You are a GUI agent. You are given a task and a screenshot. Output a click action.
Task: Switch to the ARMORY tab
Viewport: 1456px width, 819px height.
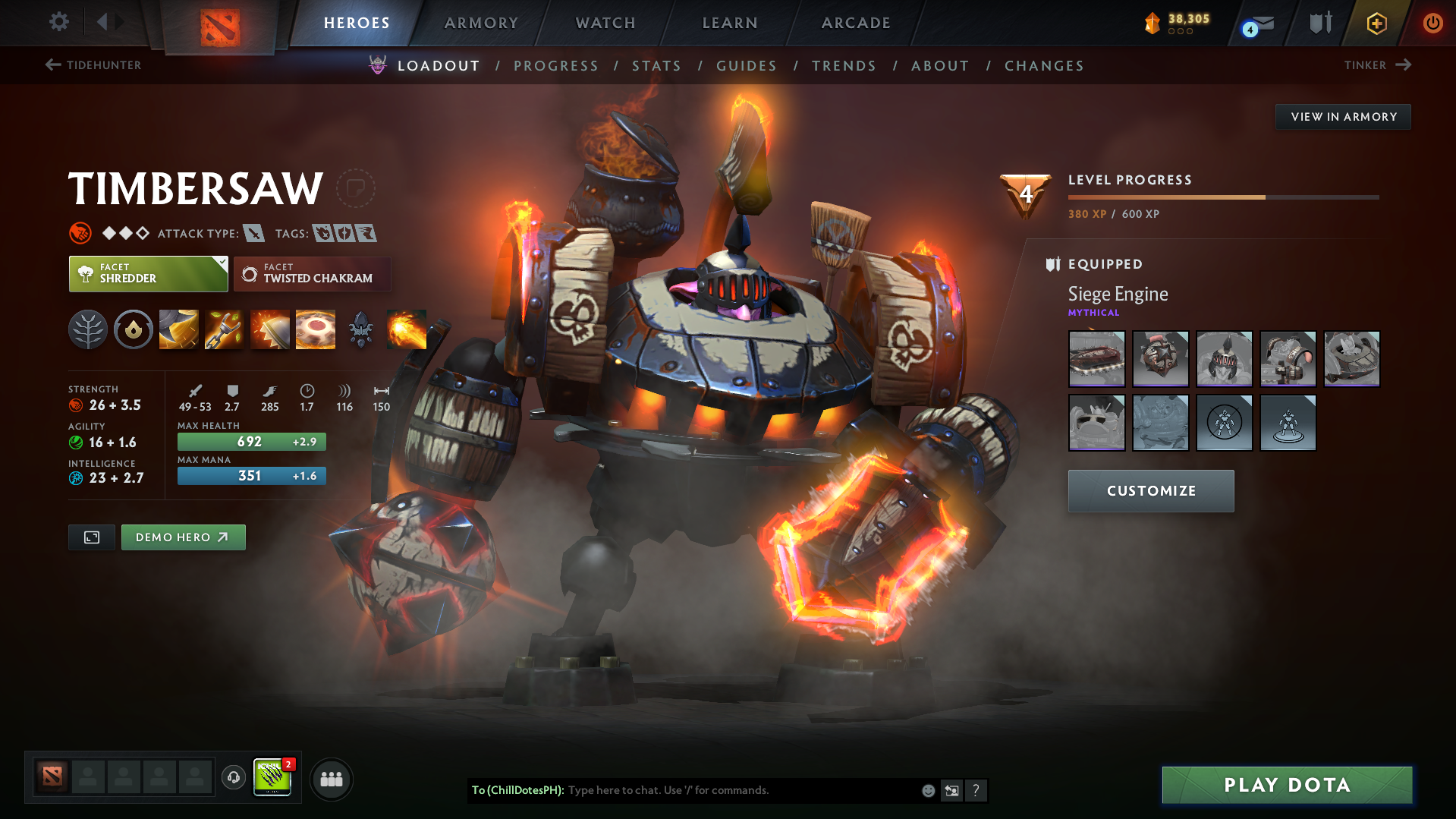point(481,22)
